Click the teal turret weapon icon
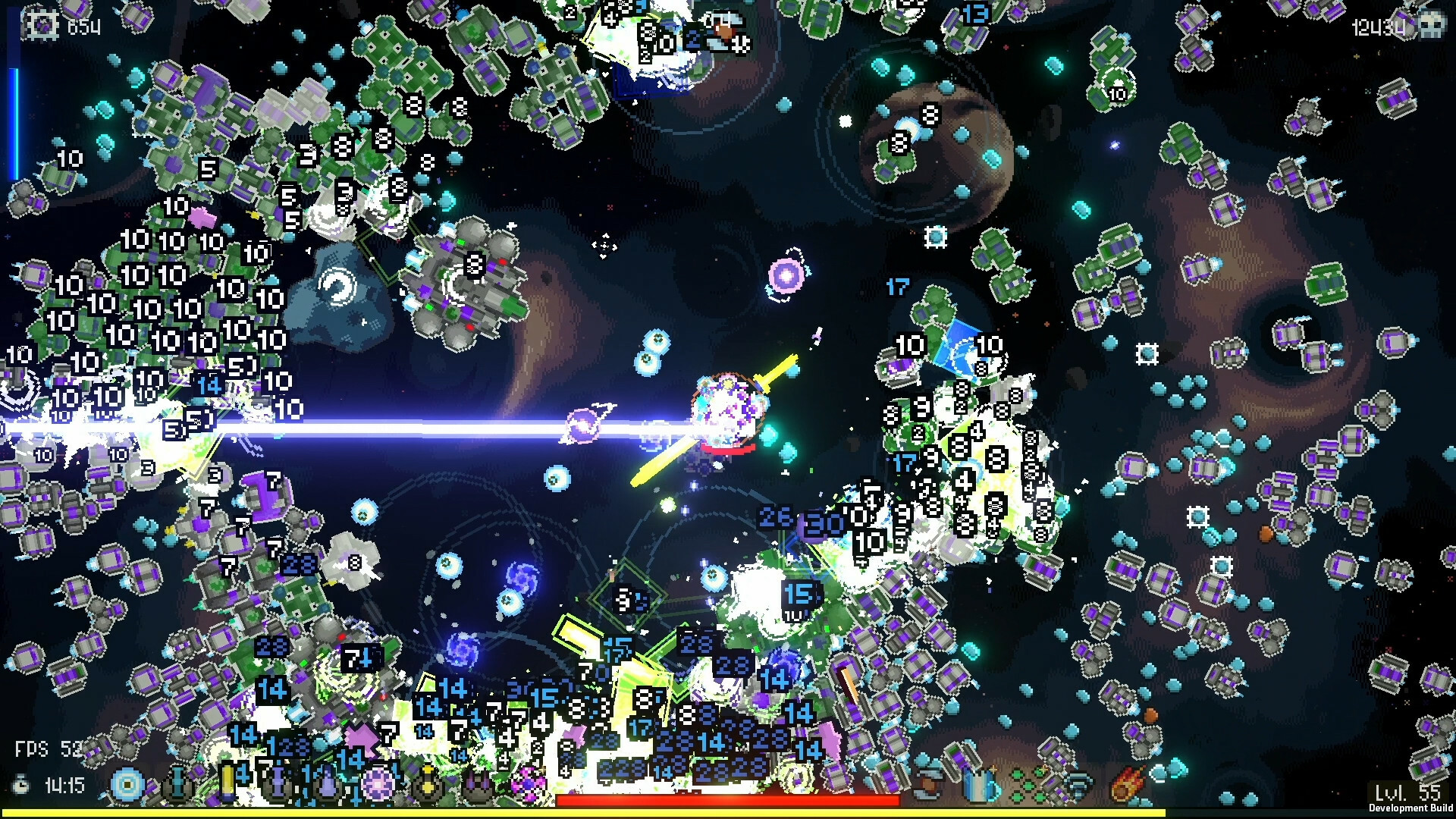 [x=177, y=784]
